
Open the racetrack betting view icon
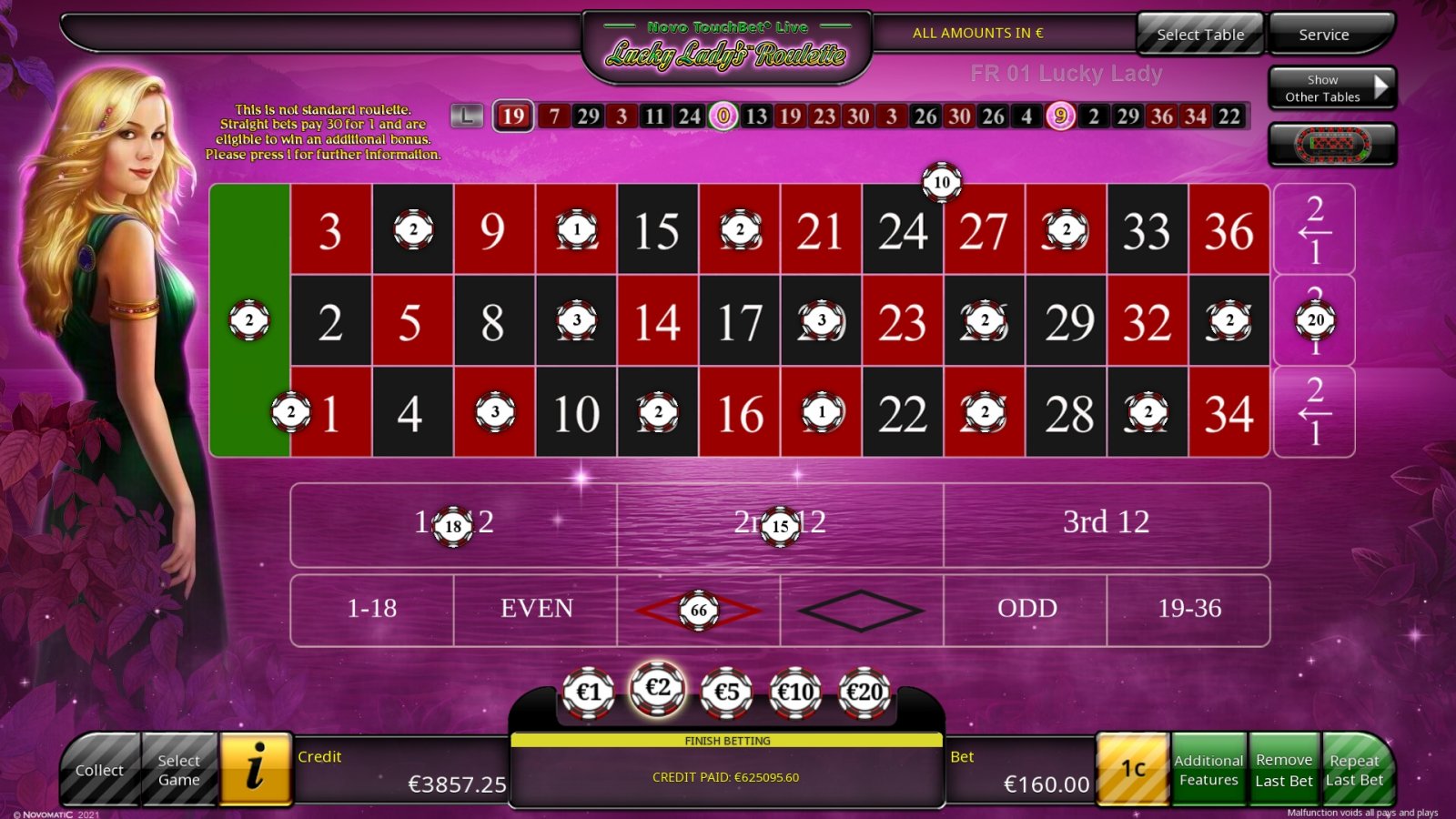pyautogui.click(x=1332, y=144)
